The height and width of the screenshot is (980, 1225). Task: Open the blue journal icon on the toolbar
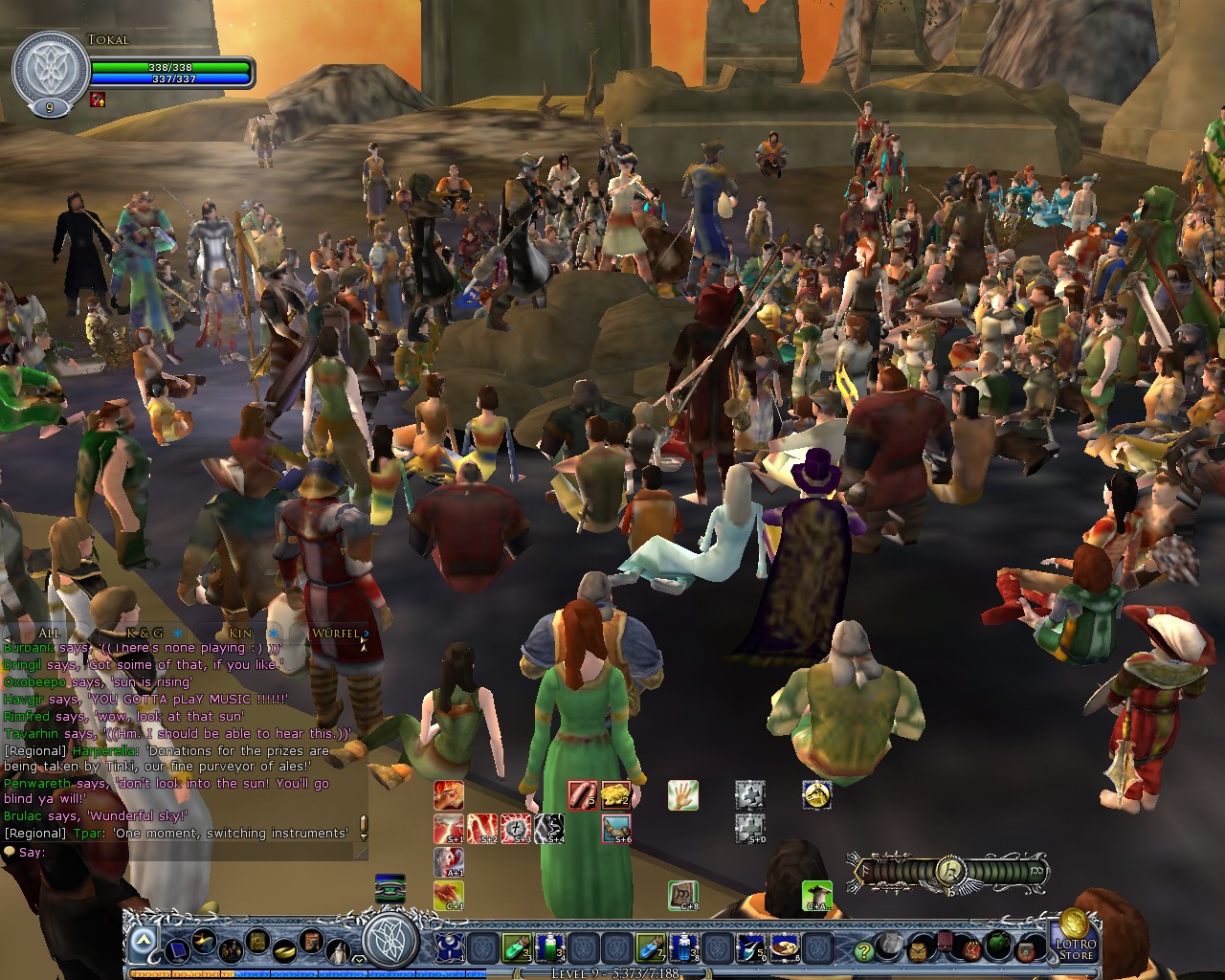pos(175,950)
